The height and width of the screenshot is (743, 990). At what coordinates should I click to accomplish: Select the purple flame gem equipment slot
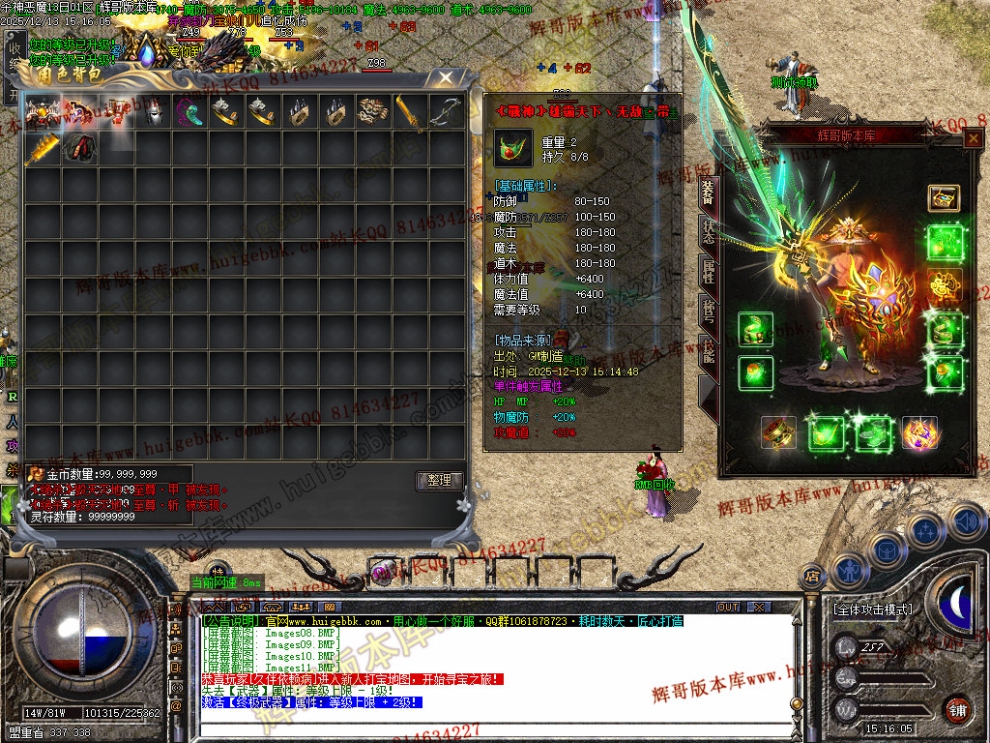[x=918, y=433]
